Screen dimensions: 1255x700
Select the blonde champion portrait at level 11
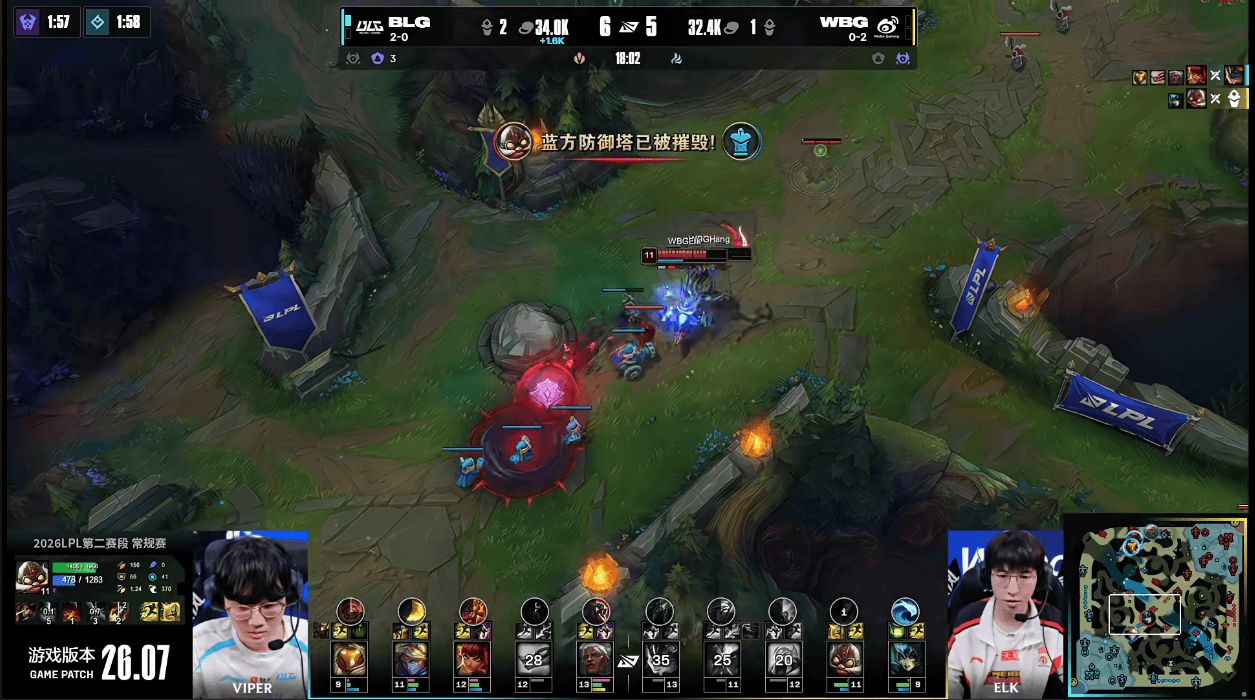pos(411,659)
